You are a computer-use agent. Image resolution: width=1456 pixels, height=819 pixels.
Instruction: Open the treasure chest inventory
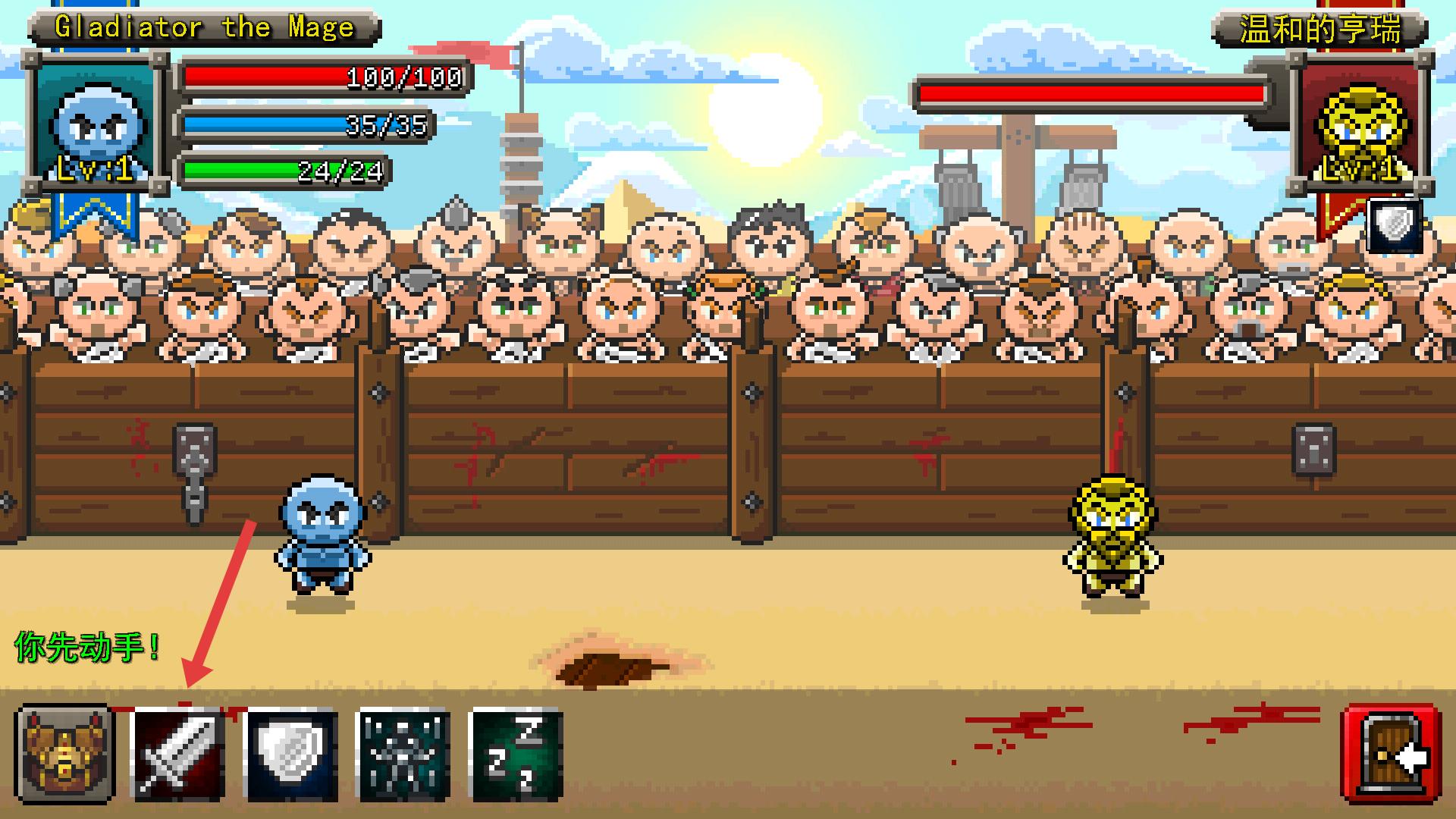pos(64,755)
